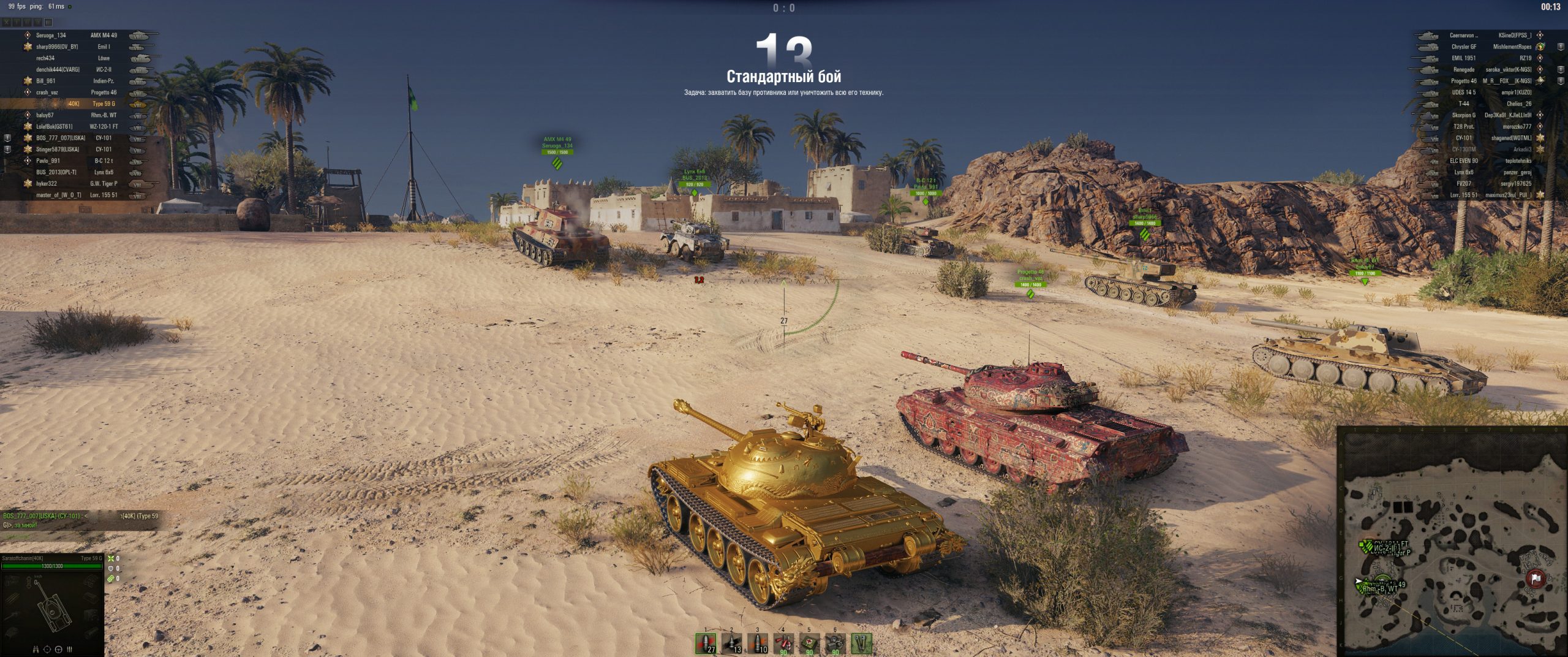Open the chat message from BOS_777_007
The height and width of the screenshot is (657, 1568).
point(80,520)
